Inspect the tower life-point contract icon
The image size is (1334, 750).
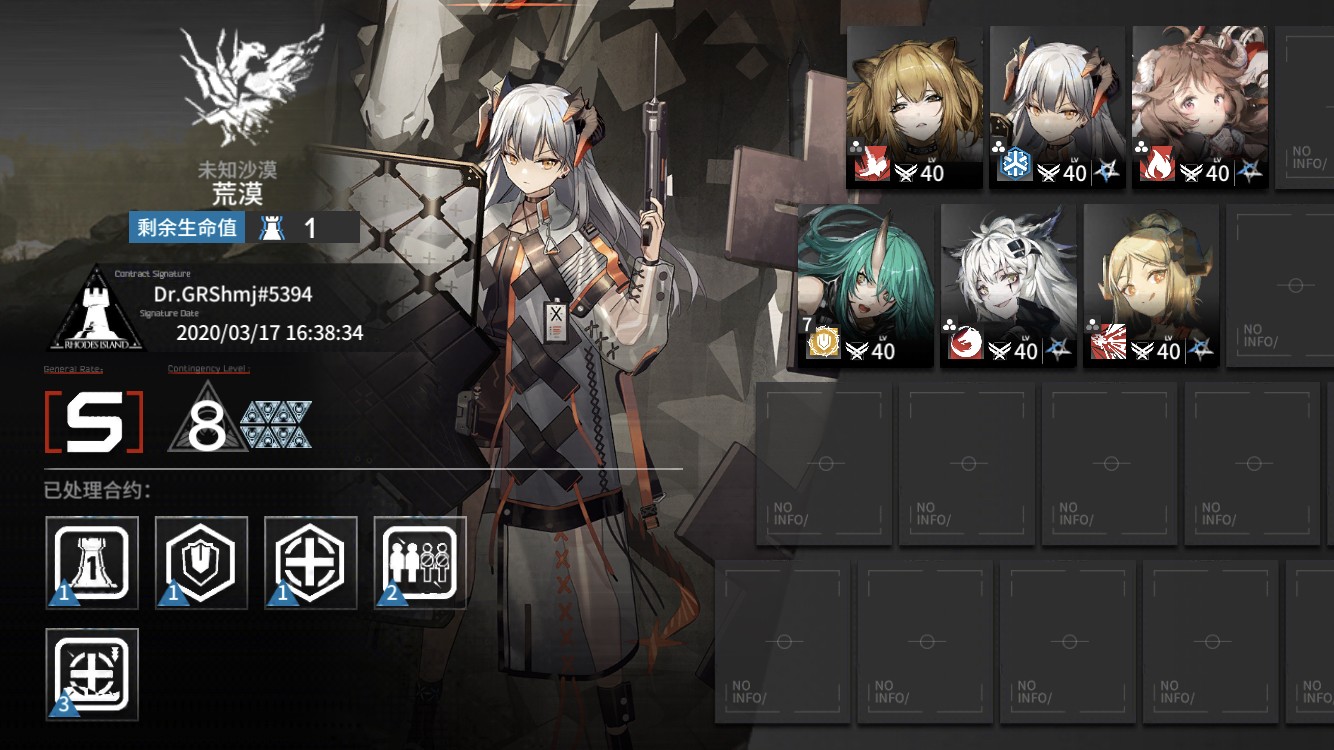pos(92,563)
